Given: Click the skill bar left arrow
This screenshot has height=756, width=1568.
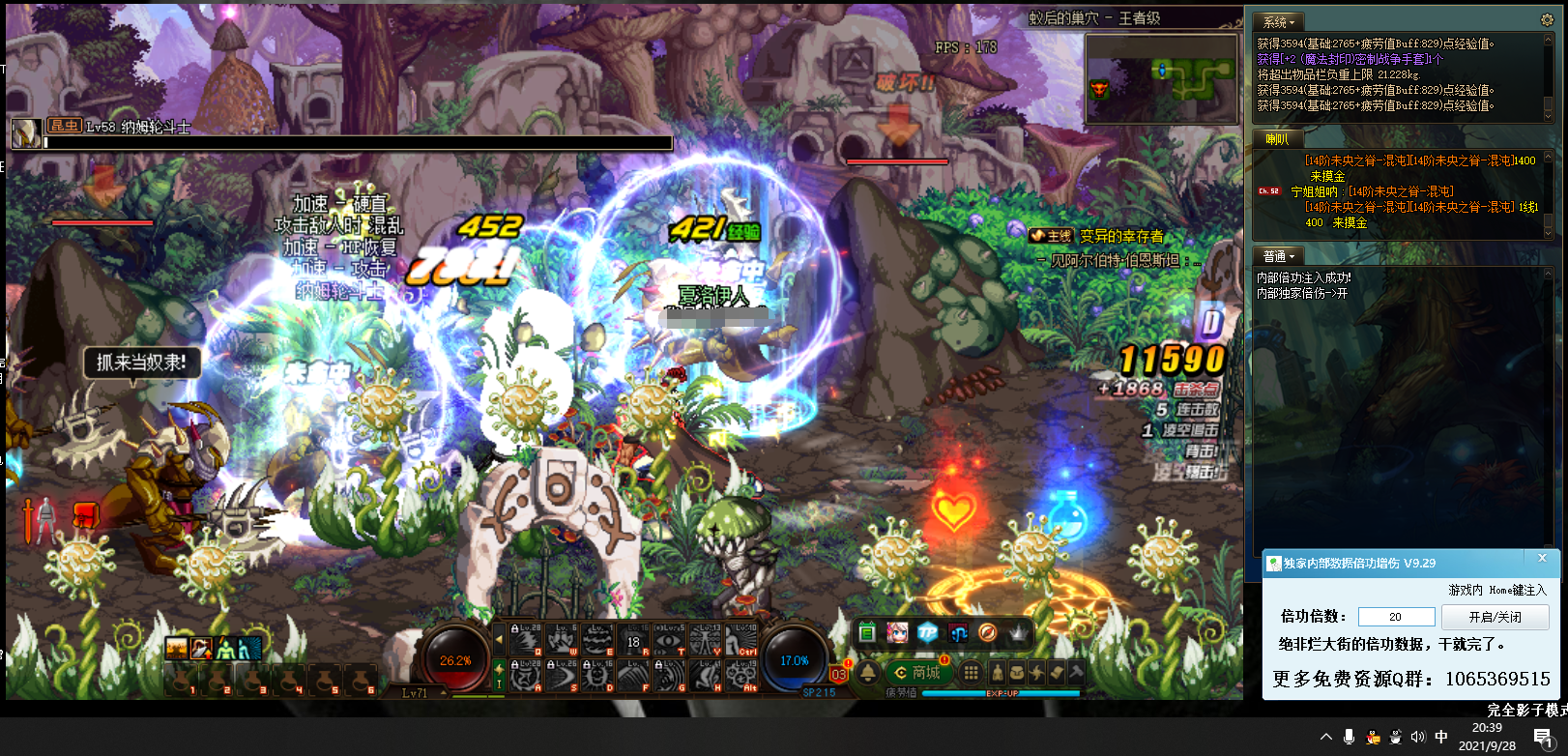Looking at the screenshot, I should coord(499,639).
